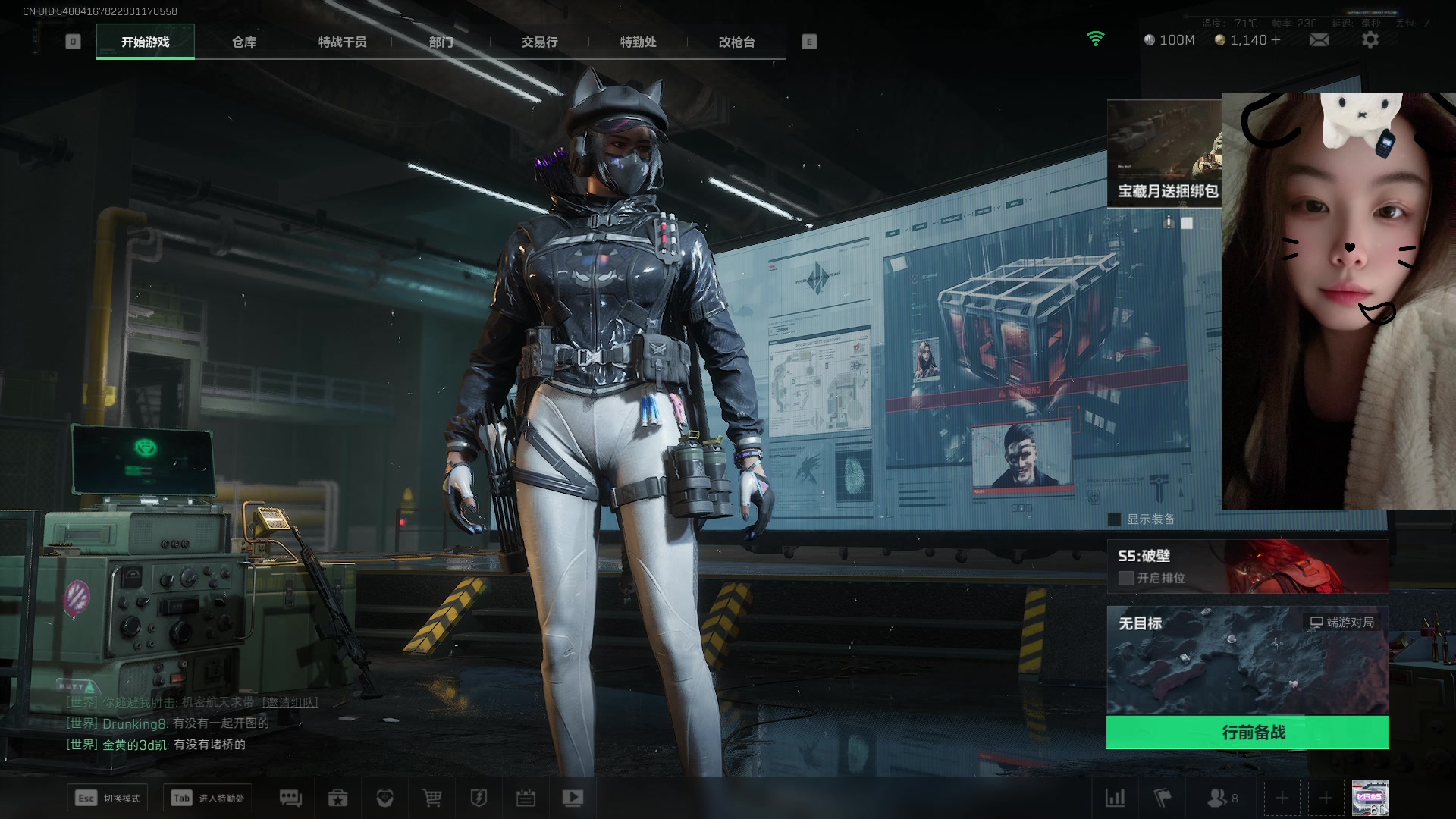Open the 特勤处 tab
The width and height of the screenshot is (1456, 819).
pos(638,42)
